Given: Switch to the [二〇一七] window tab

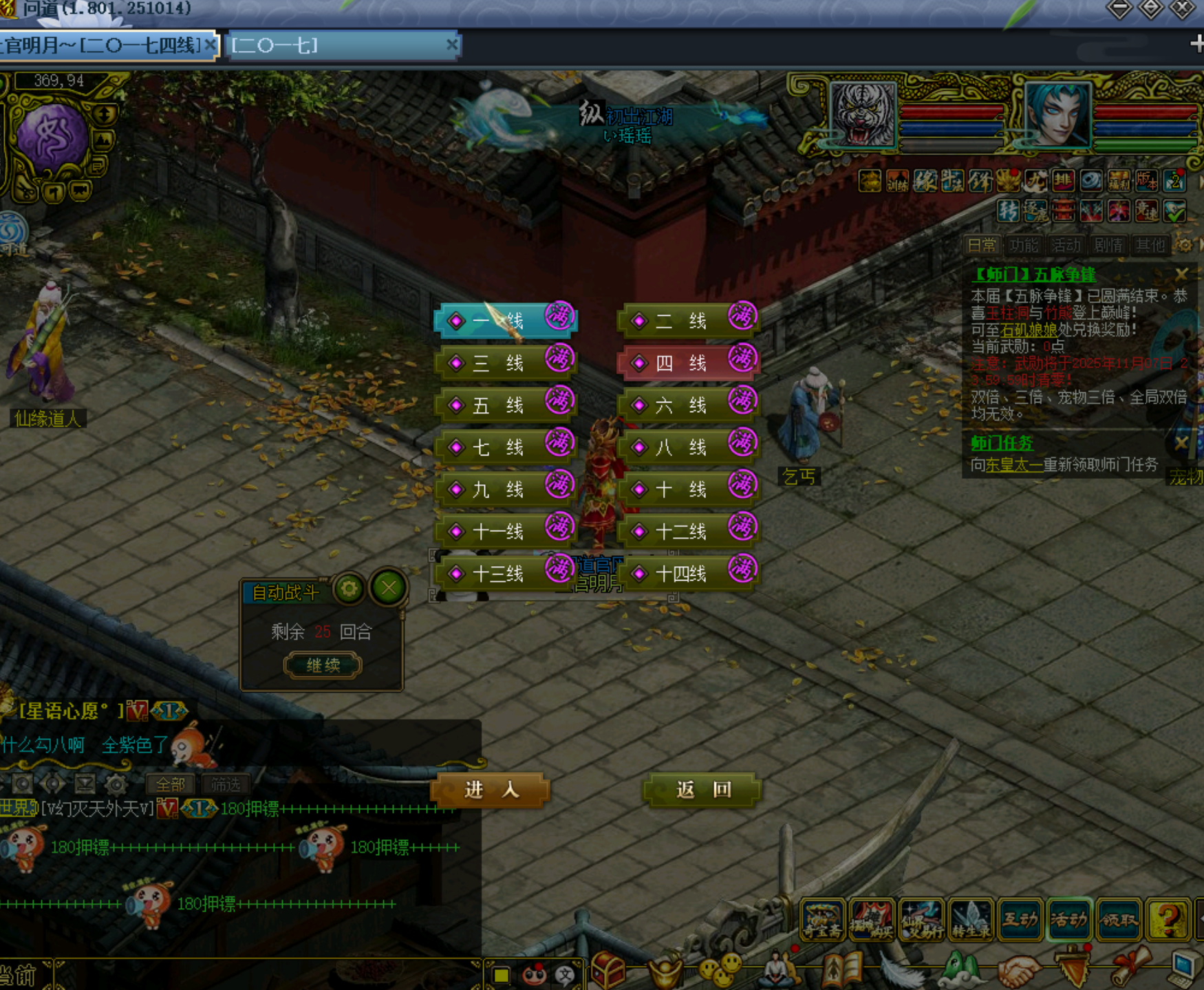Looking at the screenshot, I should tap(341, 46).
